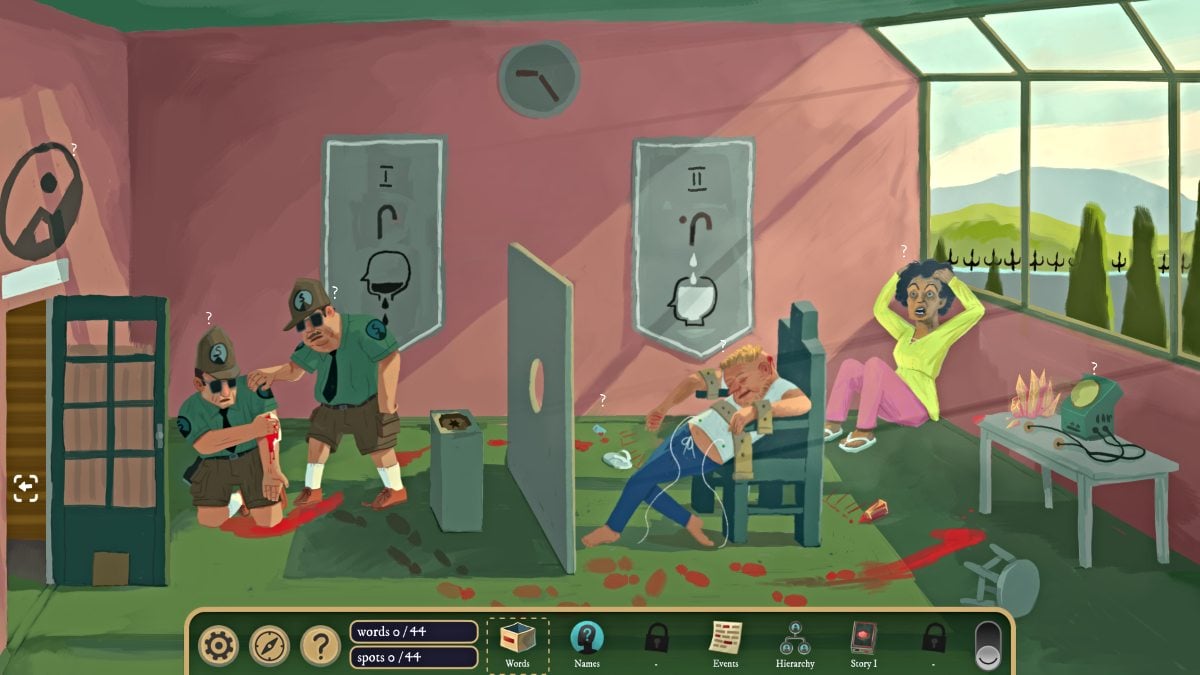
Task: Open the gear settings menu
Action: [x=218, y=646]
